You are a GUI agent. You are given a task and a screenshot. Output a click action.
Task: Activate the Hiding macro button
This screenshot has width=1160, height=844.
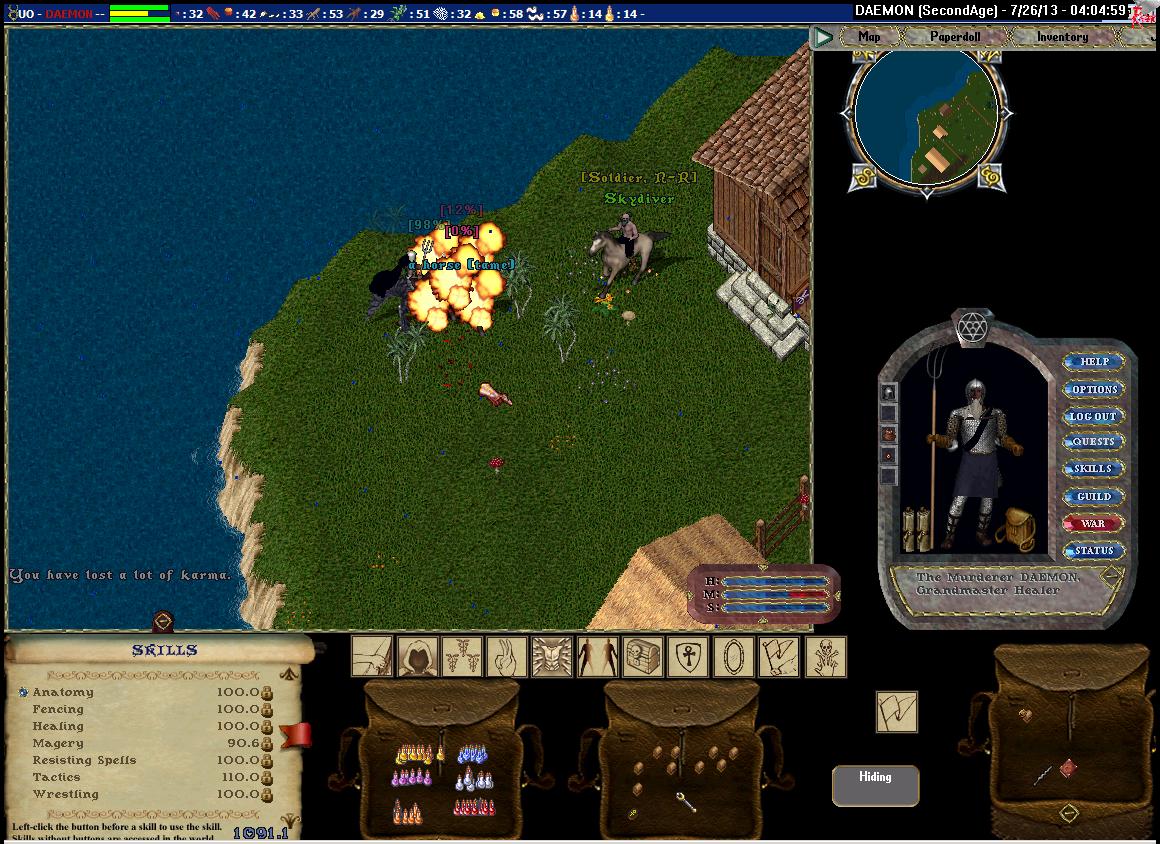coord(875,785)
